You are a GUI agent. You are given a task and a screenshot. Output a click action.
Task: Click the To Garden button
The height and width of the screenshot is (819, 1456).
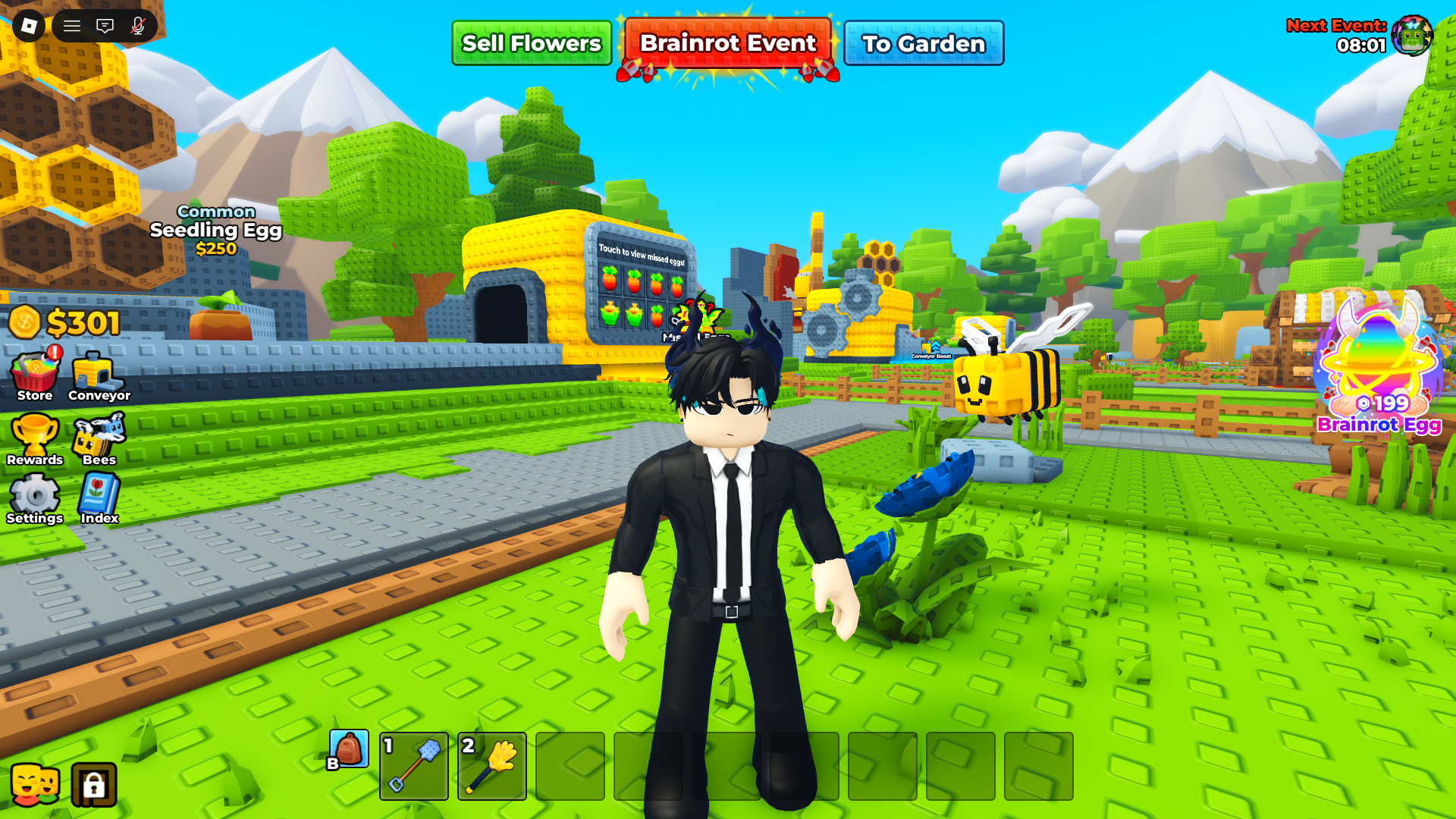[924, 43]
